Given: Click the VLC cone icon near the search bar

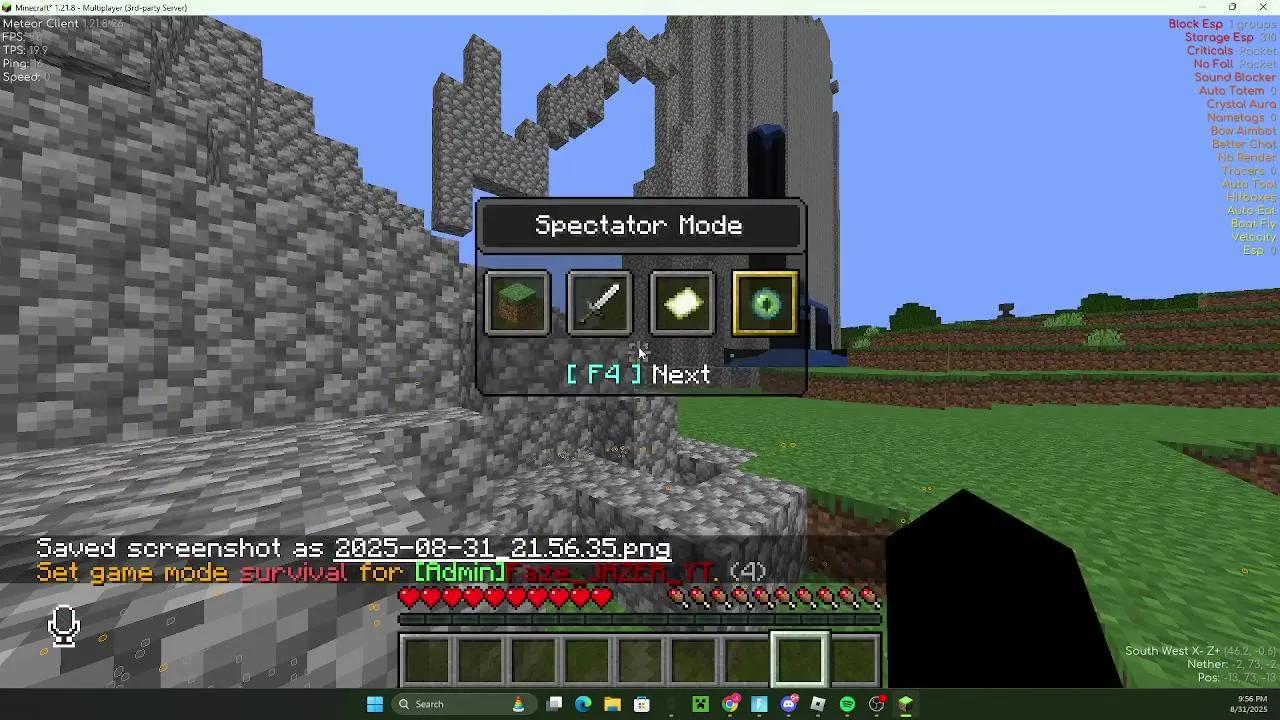Looking at the screenshot, I should pyautogui.click(x=518, y=704).
